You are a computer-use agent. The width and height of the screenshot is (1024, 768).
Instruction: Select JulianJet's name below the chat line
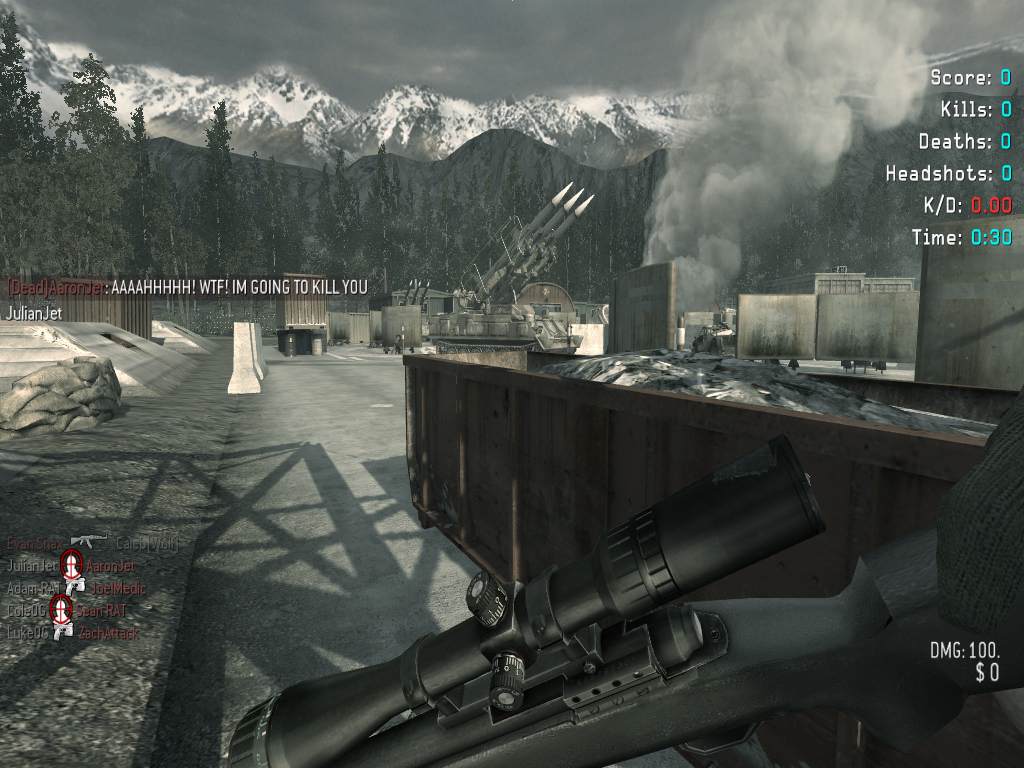[x=35, y=313]
